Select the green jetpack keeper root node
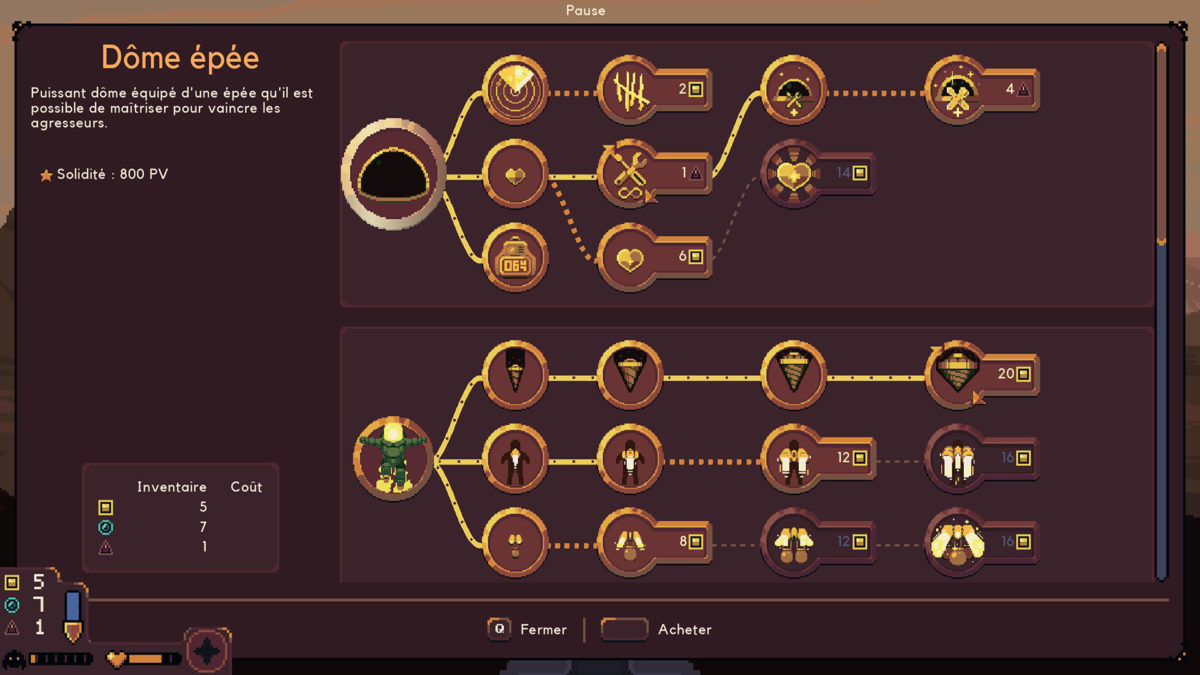The width and height of the screenshot is (1200, 675). click(393, 459)
